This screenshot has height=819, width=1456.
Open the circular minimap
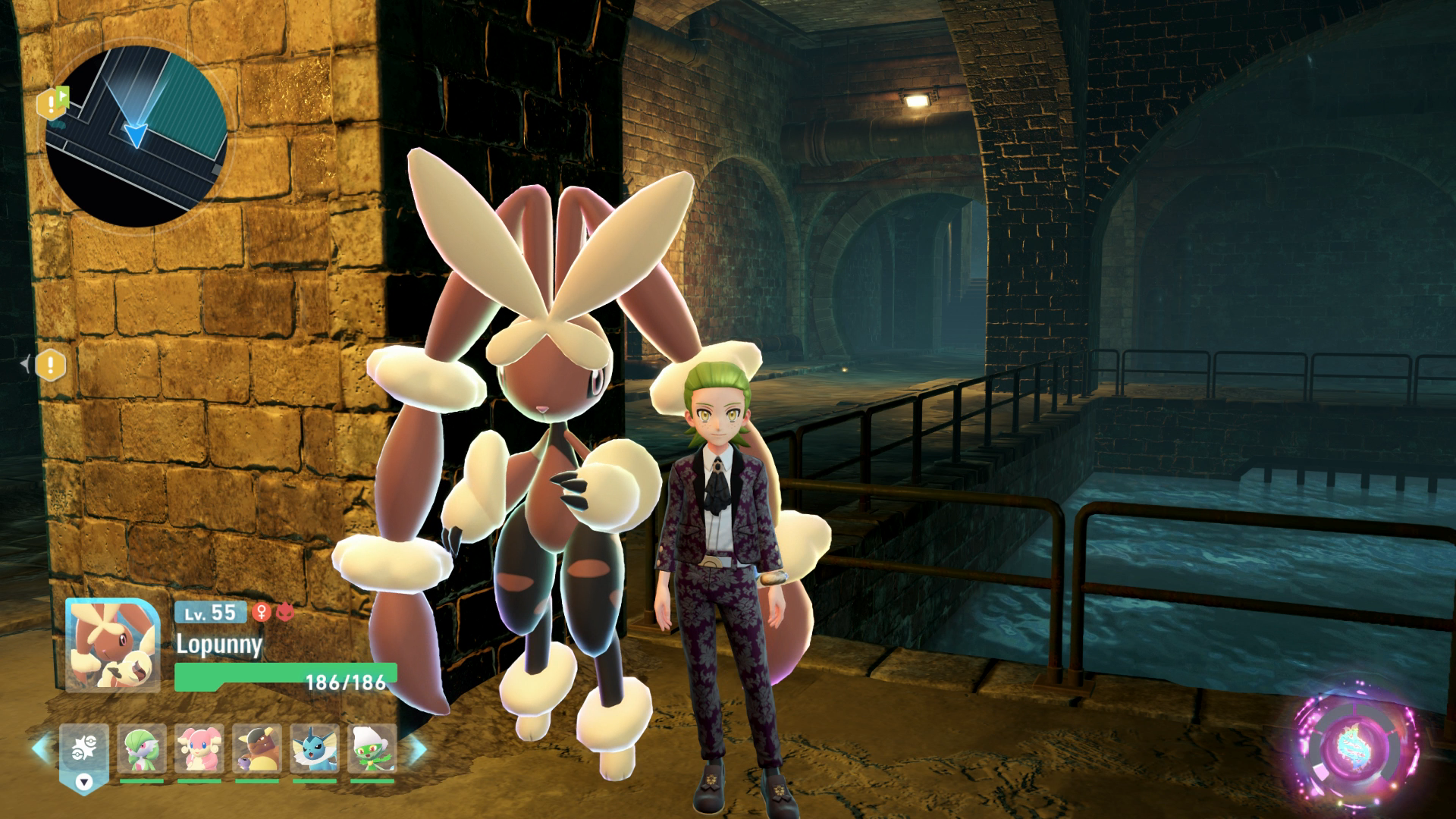click(x=136, y=135)
